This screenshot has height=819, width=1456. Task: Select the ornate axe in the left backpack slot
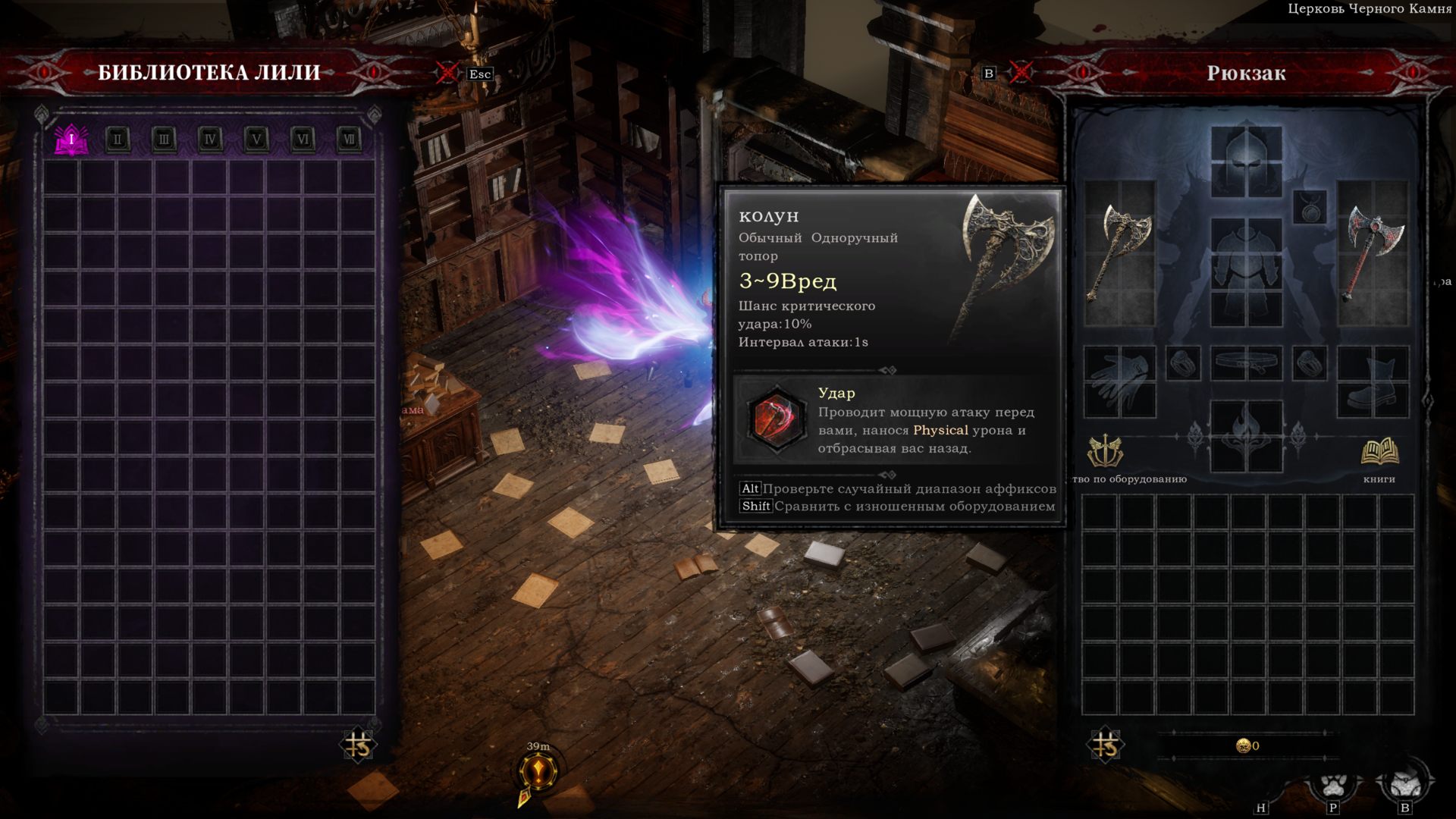tap(1119, 250)
